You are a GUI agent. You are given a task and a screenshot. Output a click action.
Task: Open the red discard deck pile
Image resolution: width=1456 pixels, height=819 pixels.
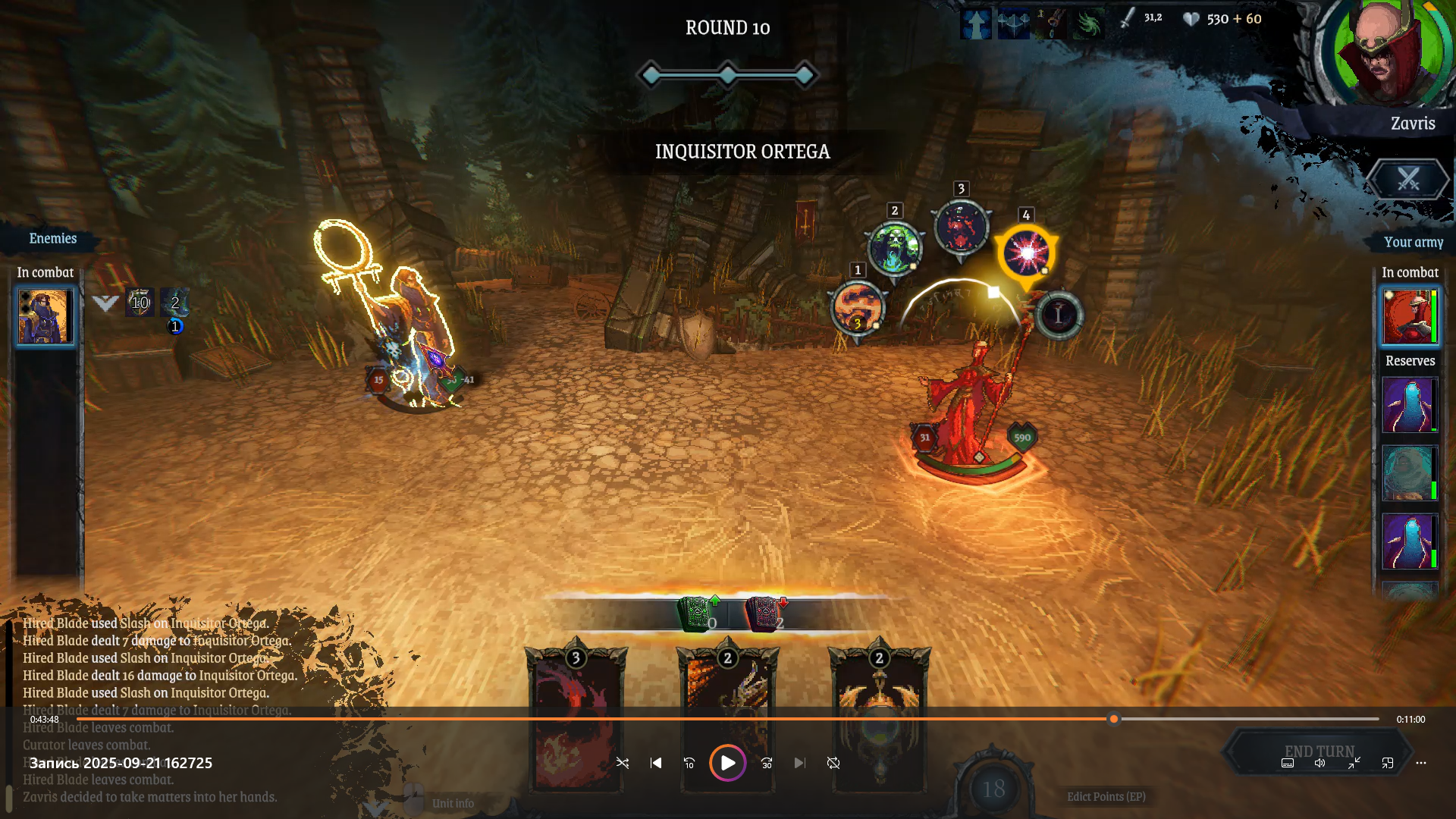pyautogui.click(x=763, y=614)
